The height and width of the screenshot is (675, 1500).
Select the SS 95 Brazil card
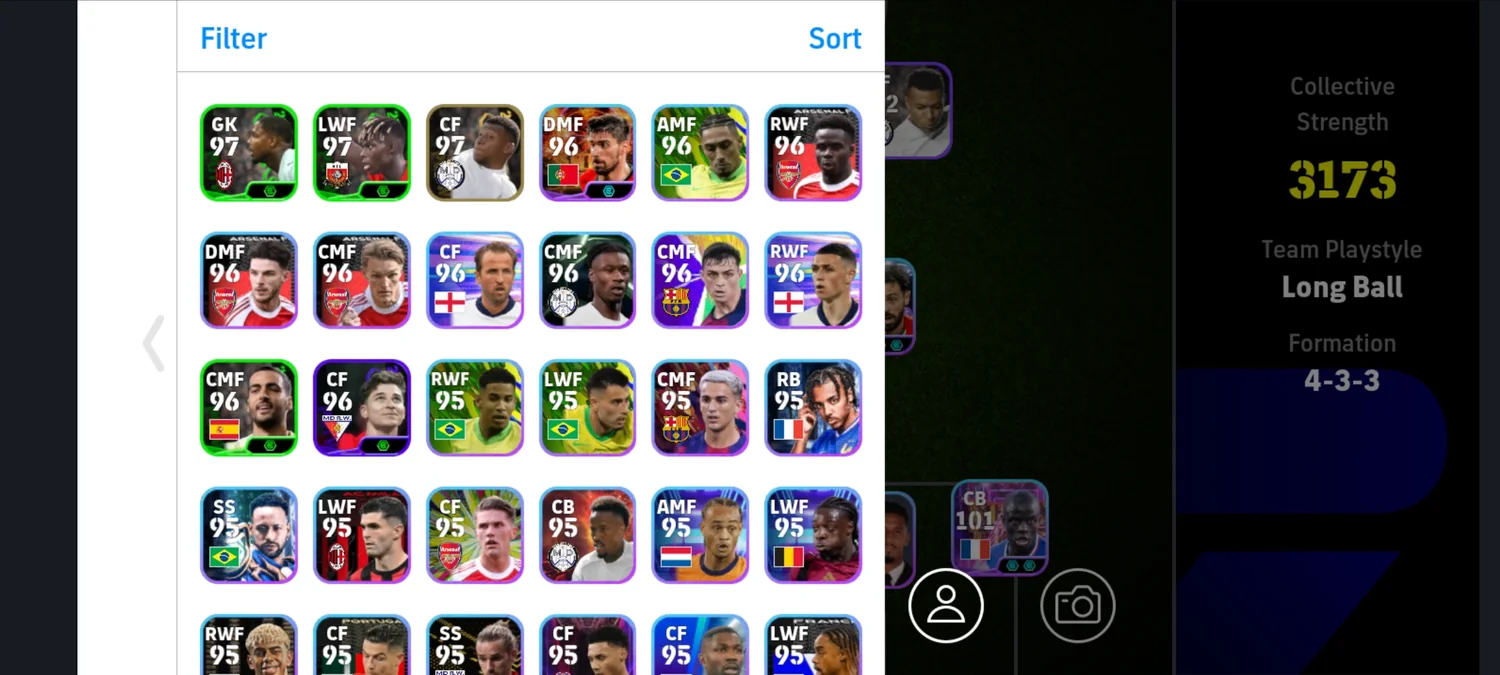click(249, 535)
